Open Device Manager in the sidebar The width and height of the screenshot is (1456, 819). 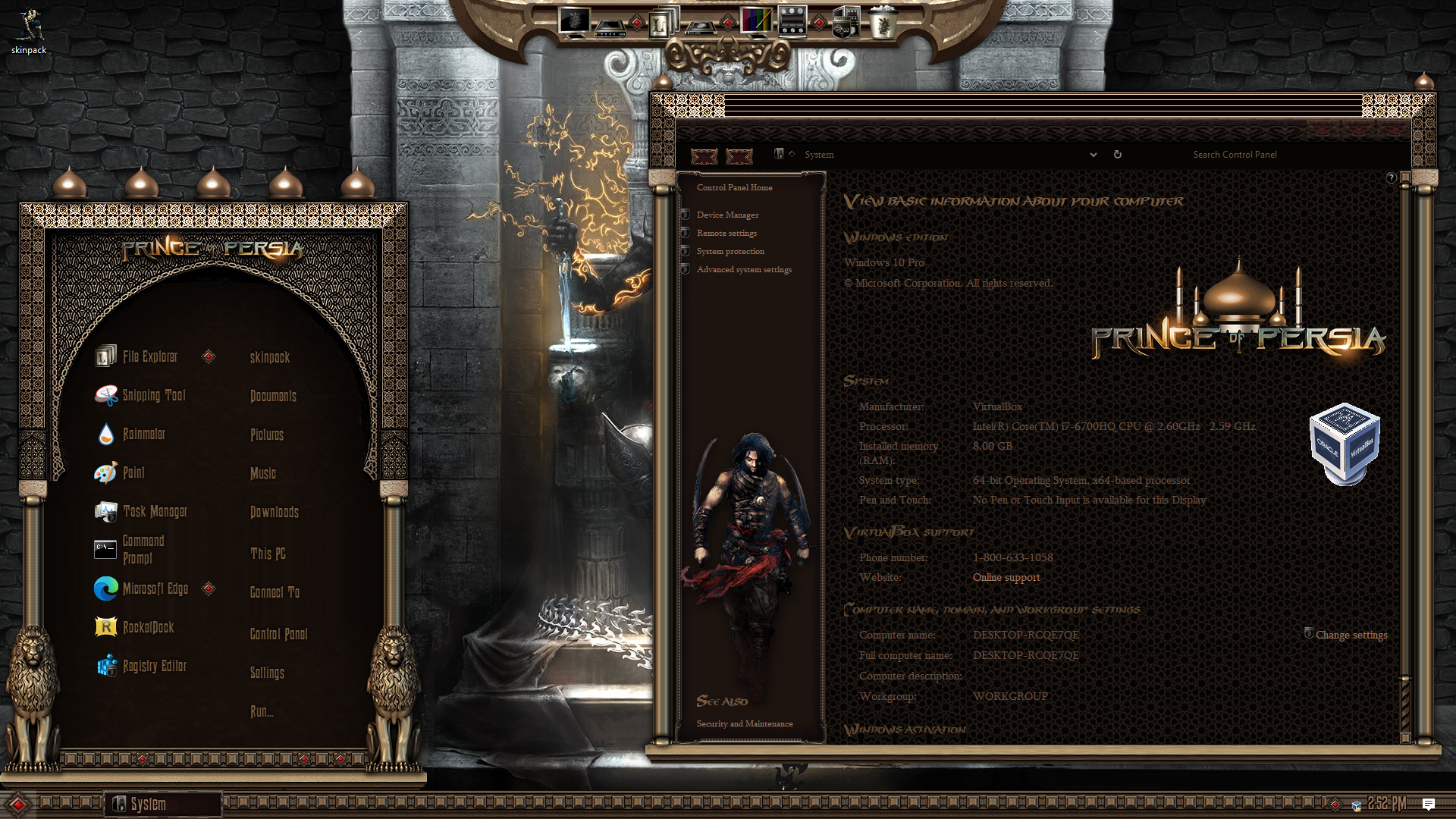click(727, 215)
